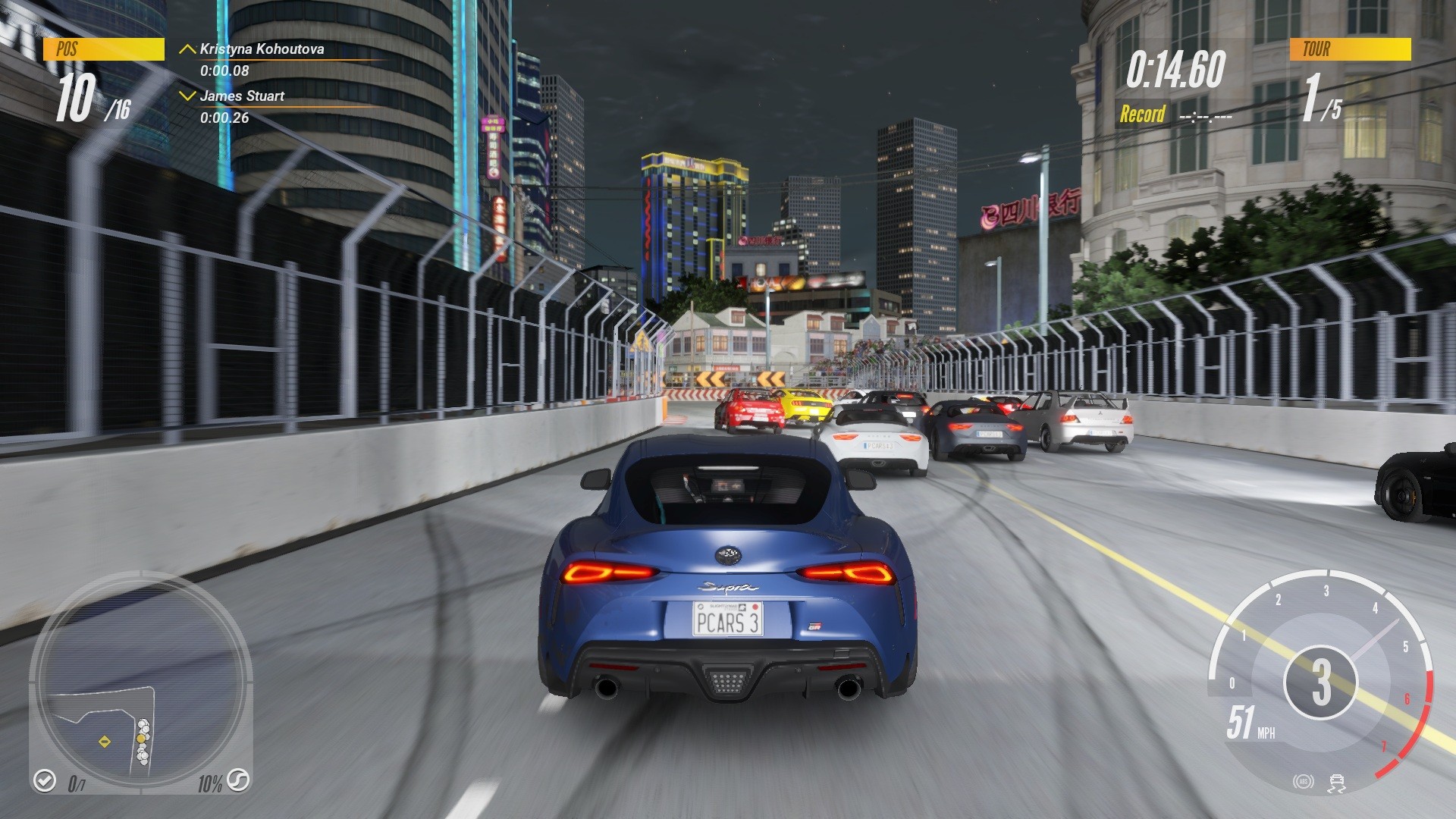
Task: Click the drift percentage swirl icon
Action: pos(240,781)
